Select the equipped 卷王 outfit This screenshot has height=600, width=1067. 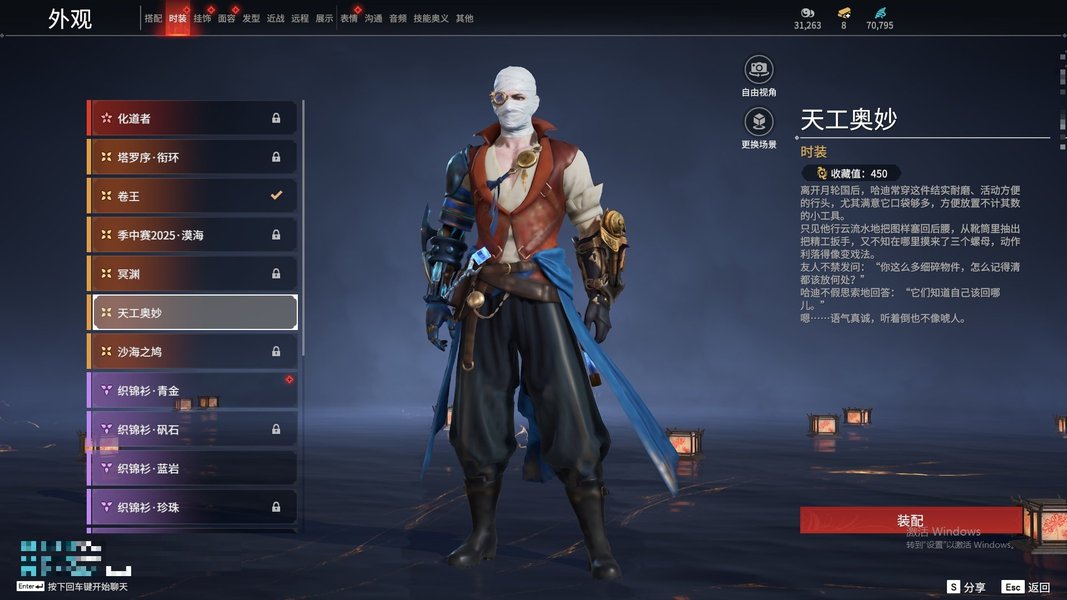[x=192, y=196]
